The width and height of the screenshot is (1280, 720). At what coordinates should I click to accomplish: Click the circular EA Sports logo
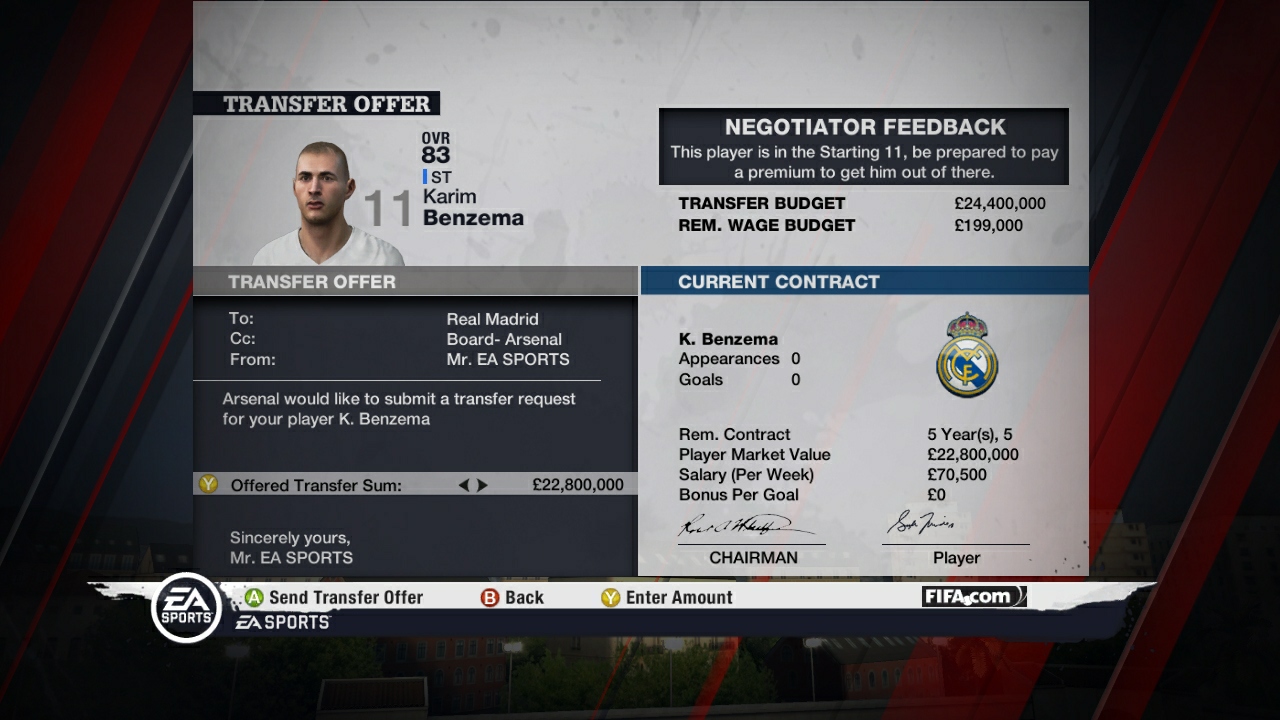click(x=187, y=607)
